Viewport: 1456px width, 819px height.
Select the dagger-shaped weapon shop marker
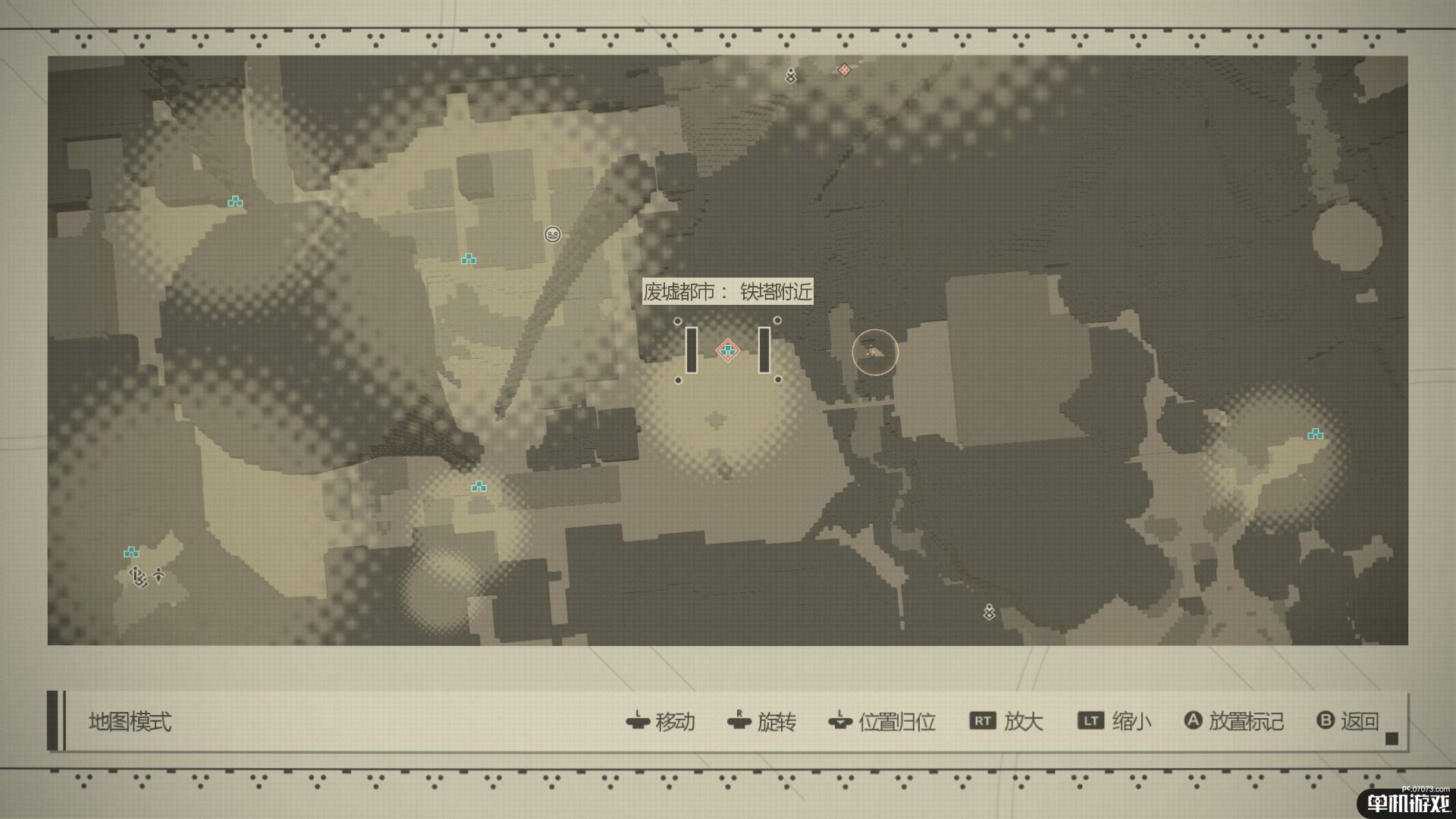click(x=158, y=575)
